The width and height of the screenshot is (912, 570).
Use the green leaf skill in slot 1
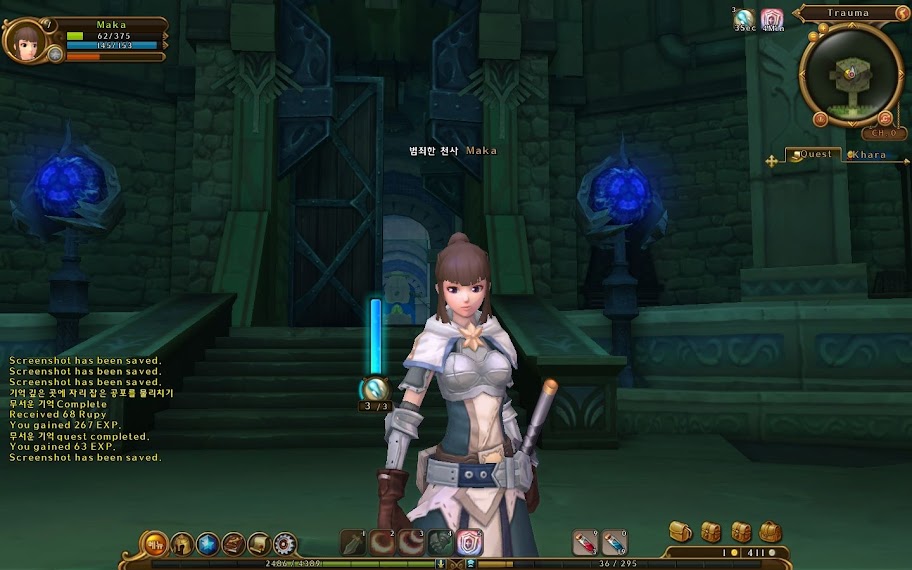click(x=354, y=543)
